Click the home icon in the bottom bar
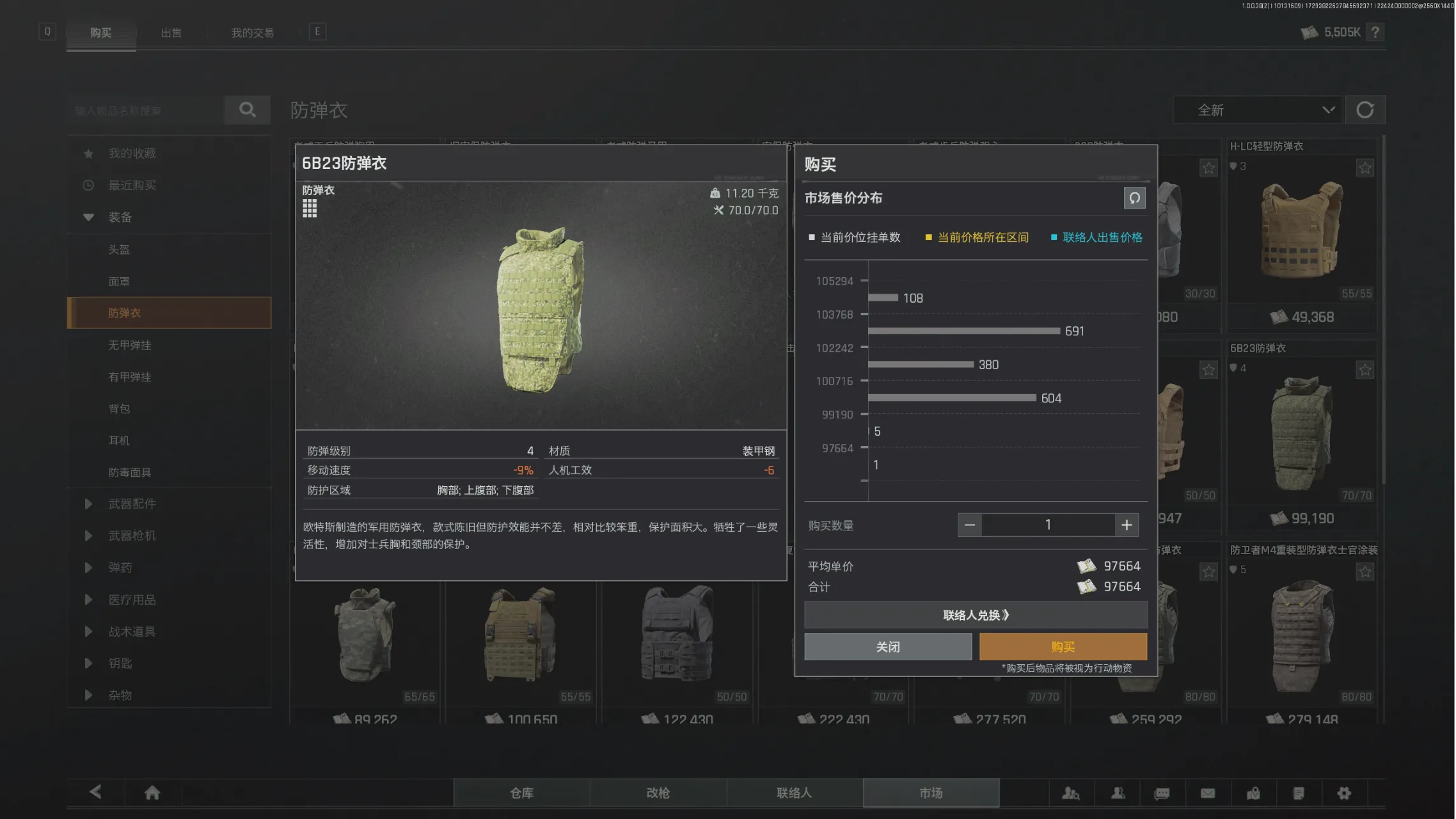The height and width of the screenshot is (819, 1456). [x=152, y=792]
